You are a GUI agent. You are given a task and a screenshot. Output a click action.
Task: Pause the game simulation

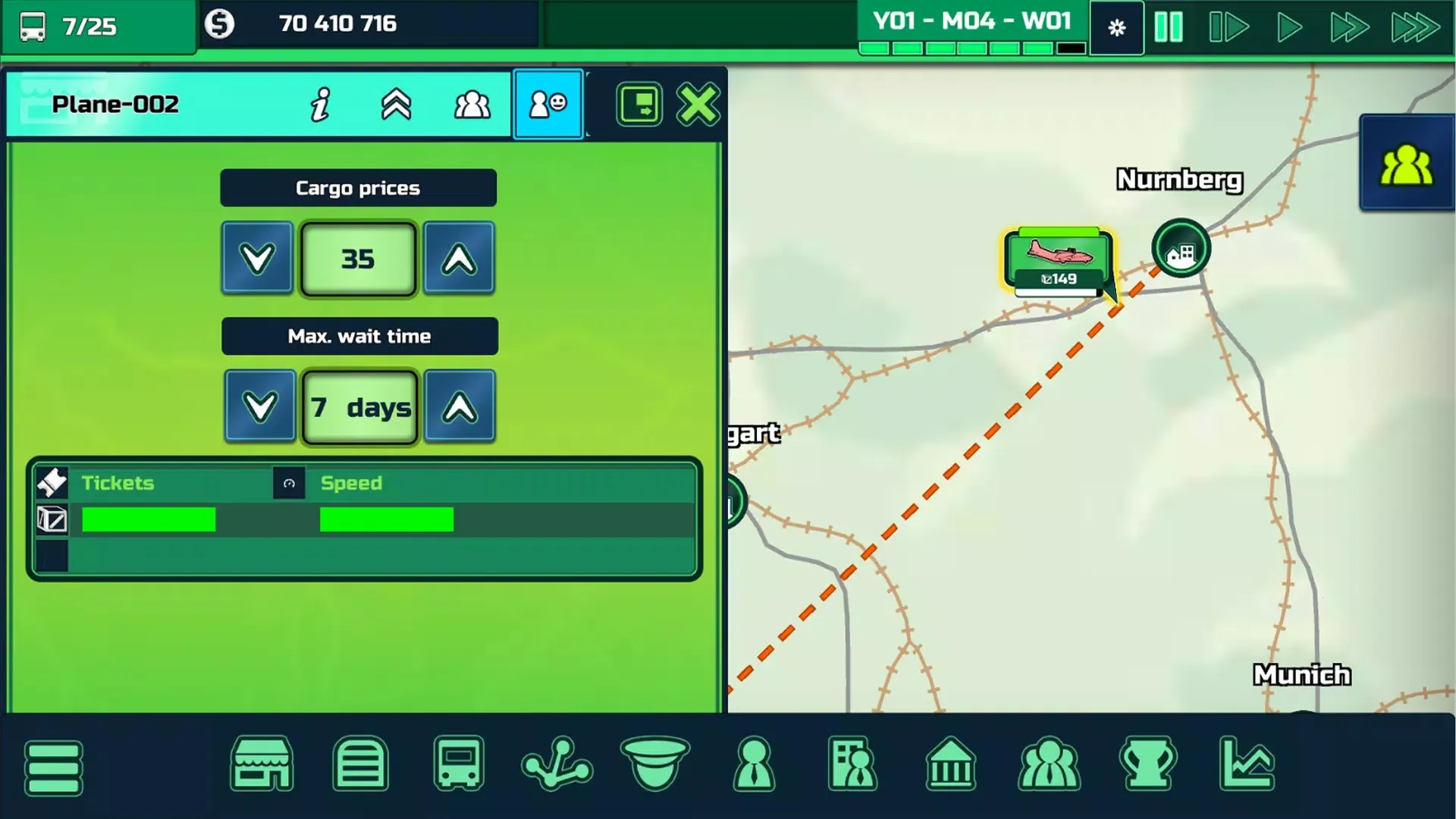(x=1168, y=27)
